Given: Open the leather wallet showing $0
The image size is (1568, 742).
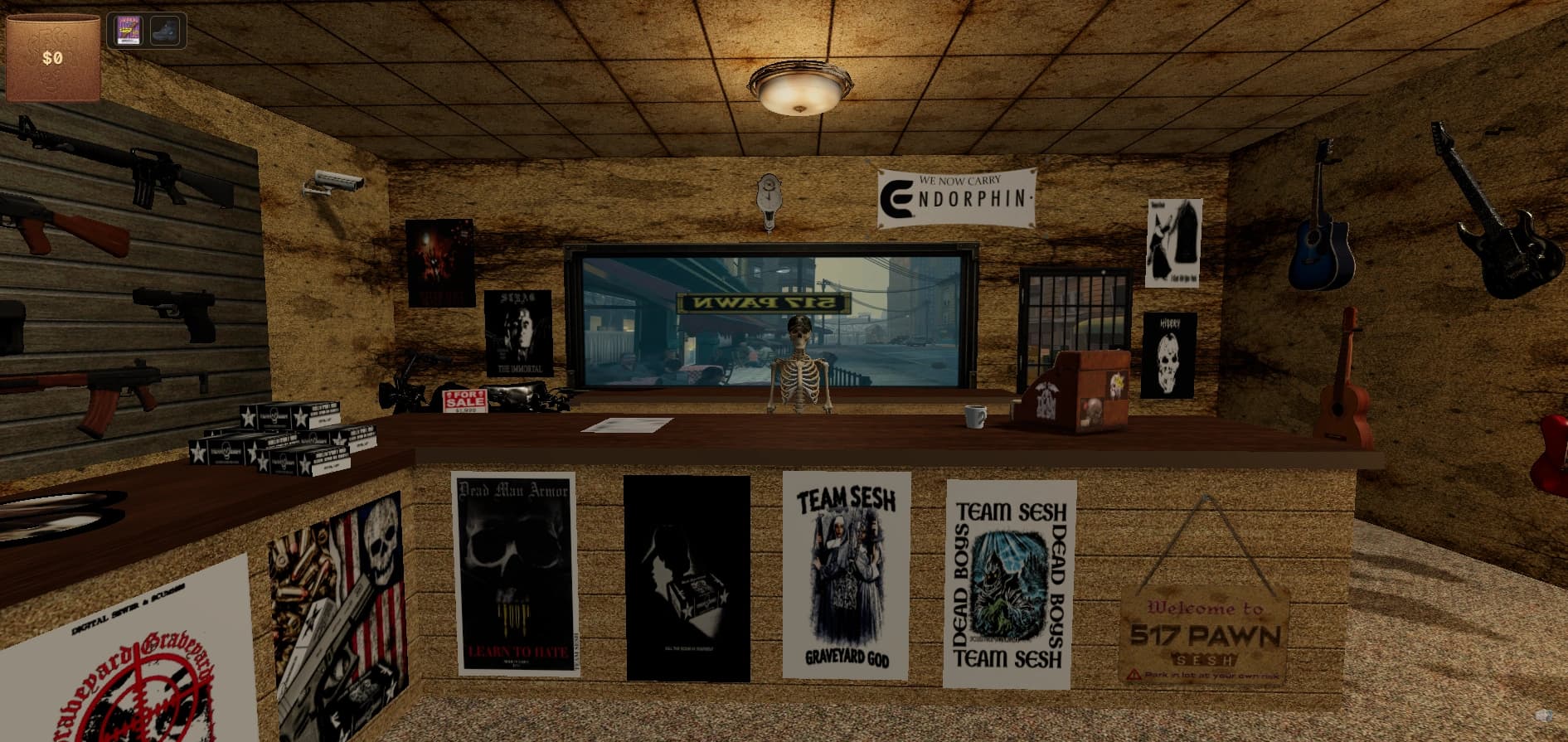Looking at the screenshot, I should pos(53,57).
